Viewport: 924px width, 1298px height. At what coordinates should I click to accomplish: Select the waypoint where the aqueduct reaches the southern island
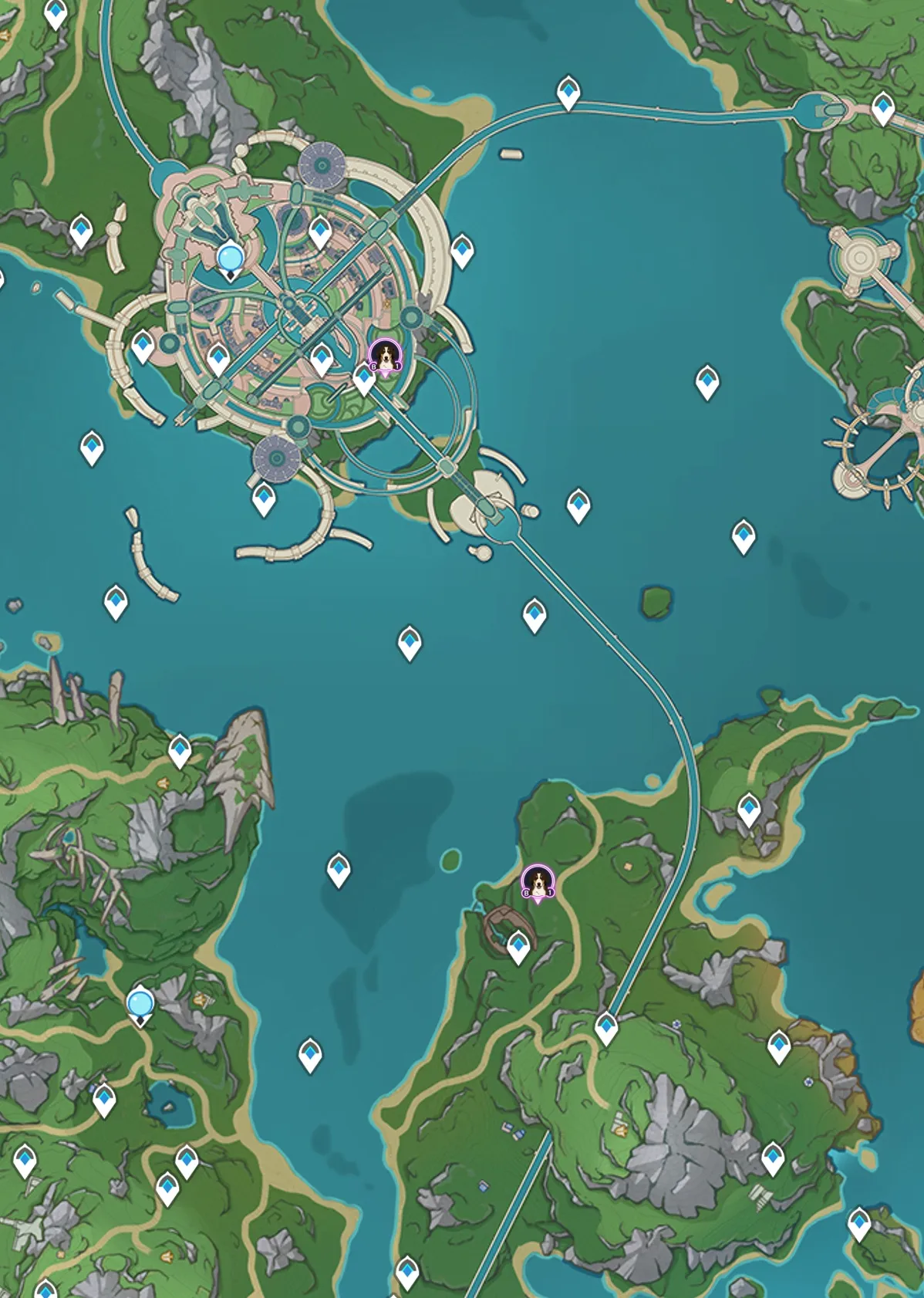pyautogui.click(x=606, y=1027)
